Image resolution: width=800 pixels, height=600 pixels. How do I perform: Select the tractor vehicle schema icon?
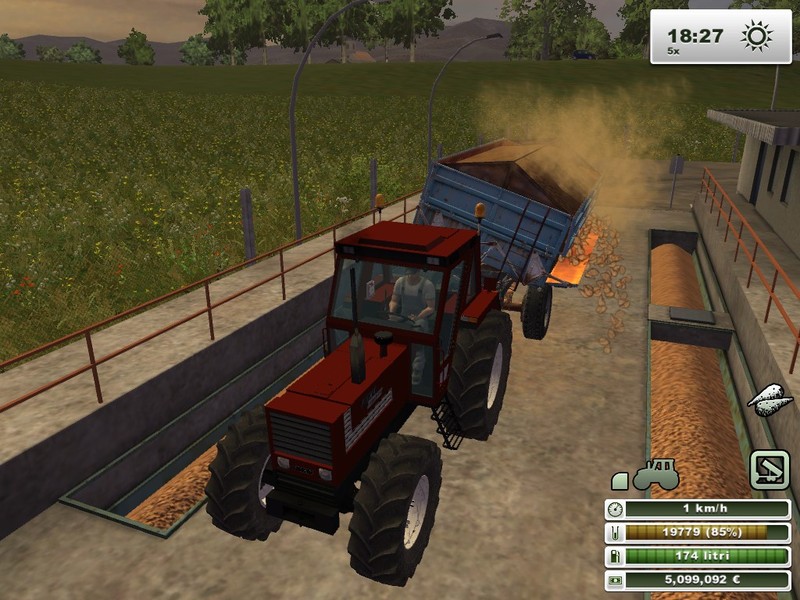(x=656, y=473)
